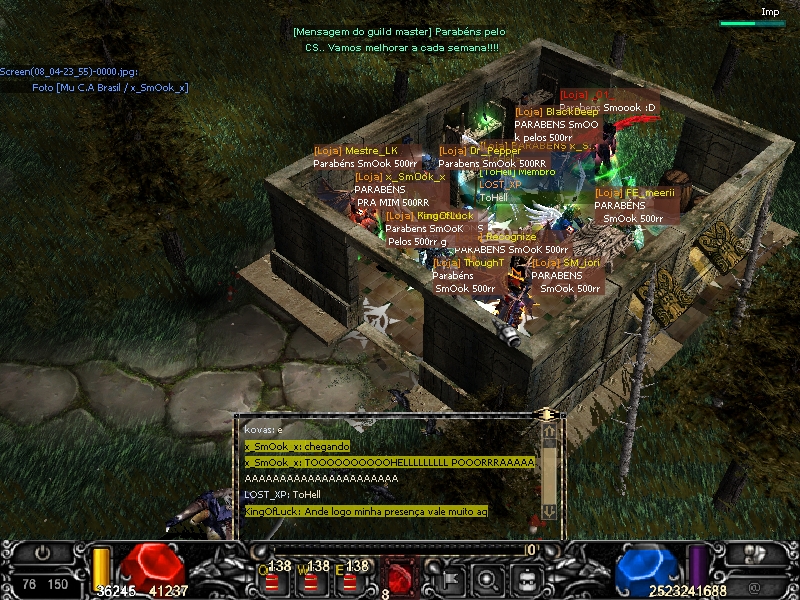The image size is (800, 600).
Task: Open the flag icon button
Action: [x=449, y=577]
